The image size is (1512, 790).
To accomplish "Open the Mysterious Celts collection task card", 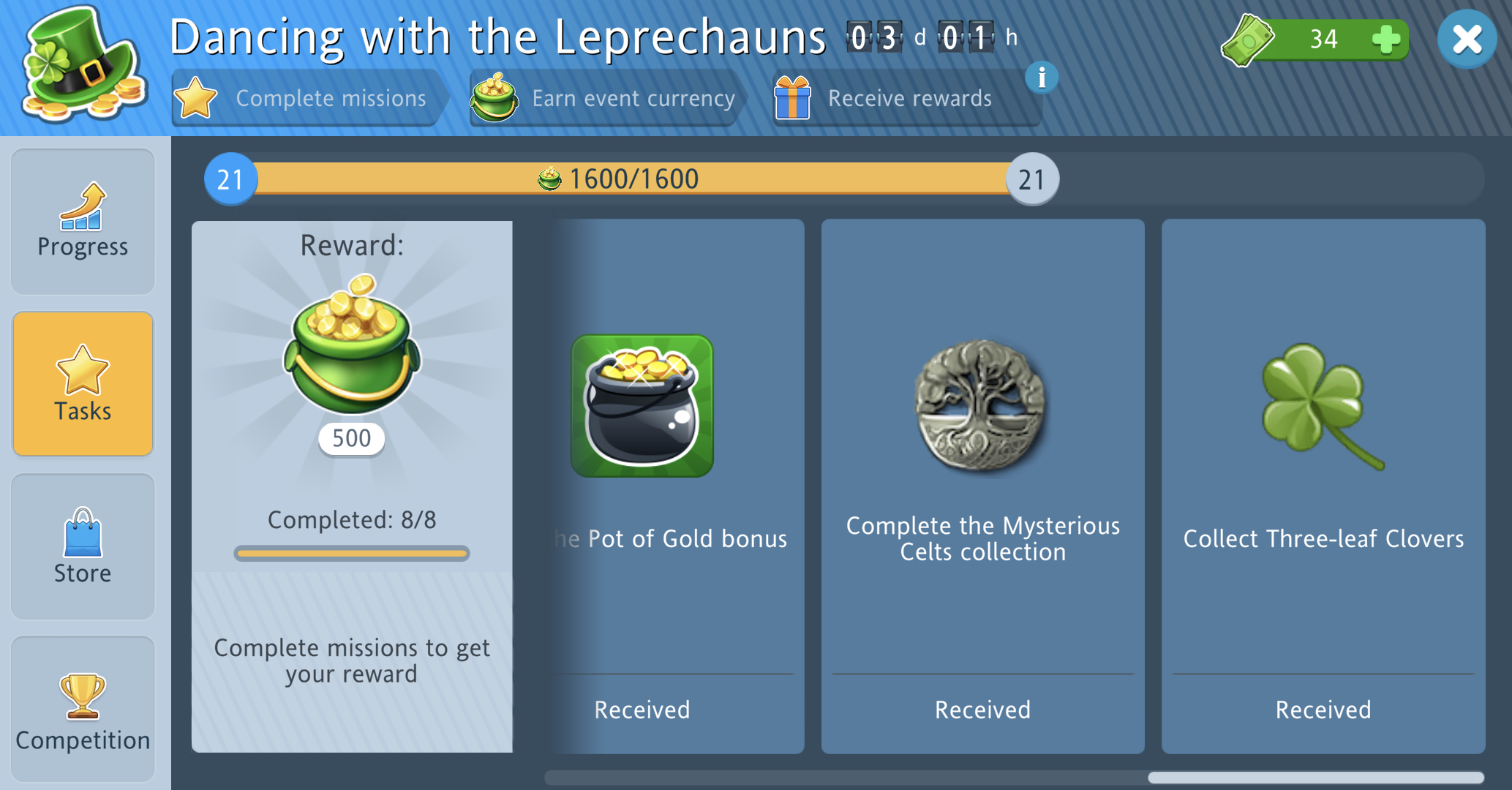I will (982, 486).
